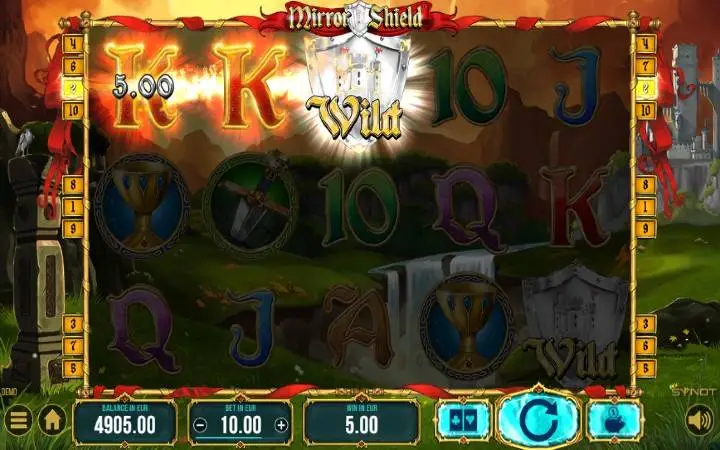Open the hamburger menu
The image size is (720, 450).
coord(18,420)
